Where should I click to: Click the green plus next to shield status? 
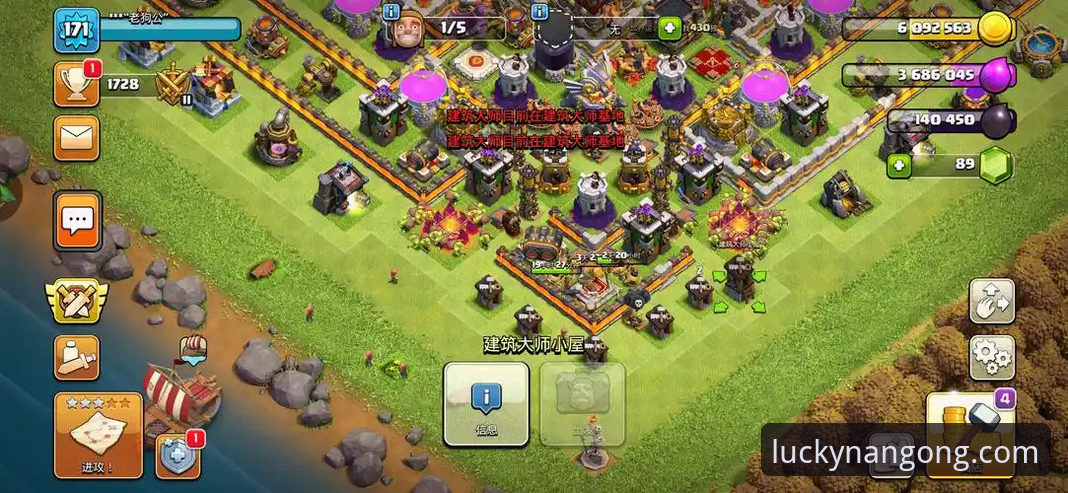(669, 28)
